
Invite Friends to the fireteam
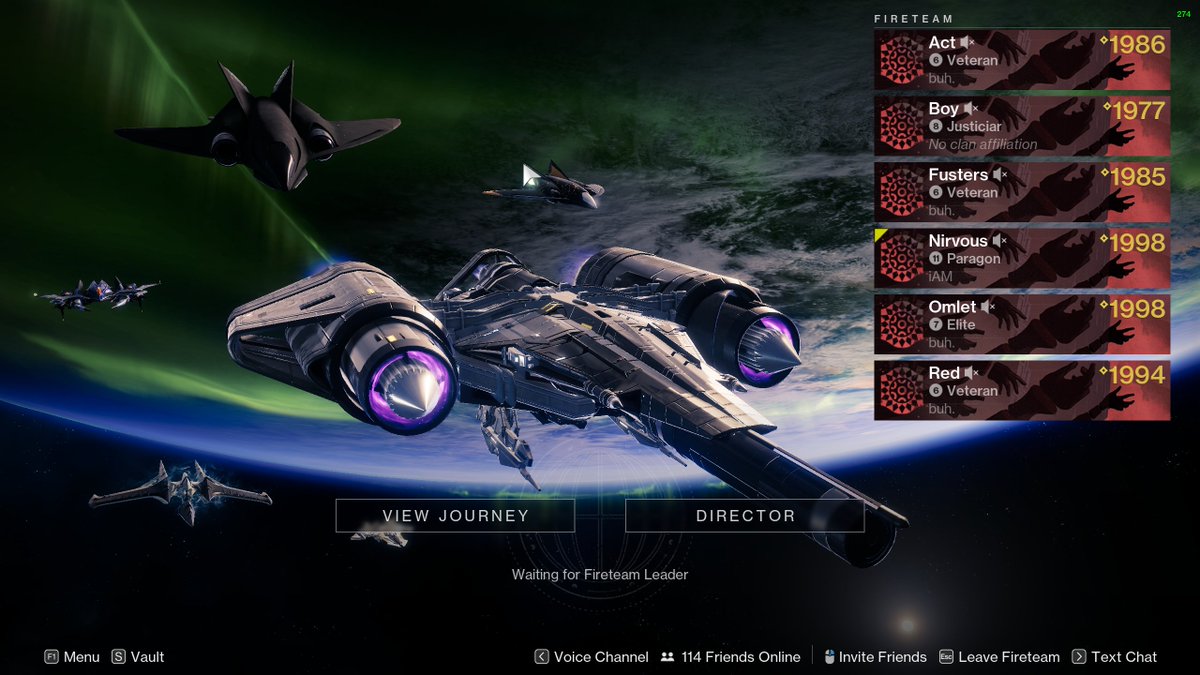[x=875, y=657]
